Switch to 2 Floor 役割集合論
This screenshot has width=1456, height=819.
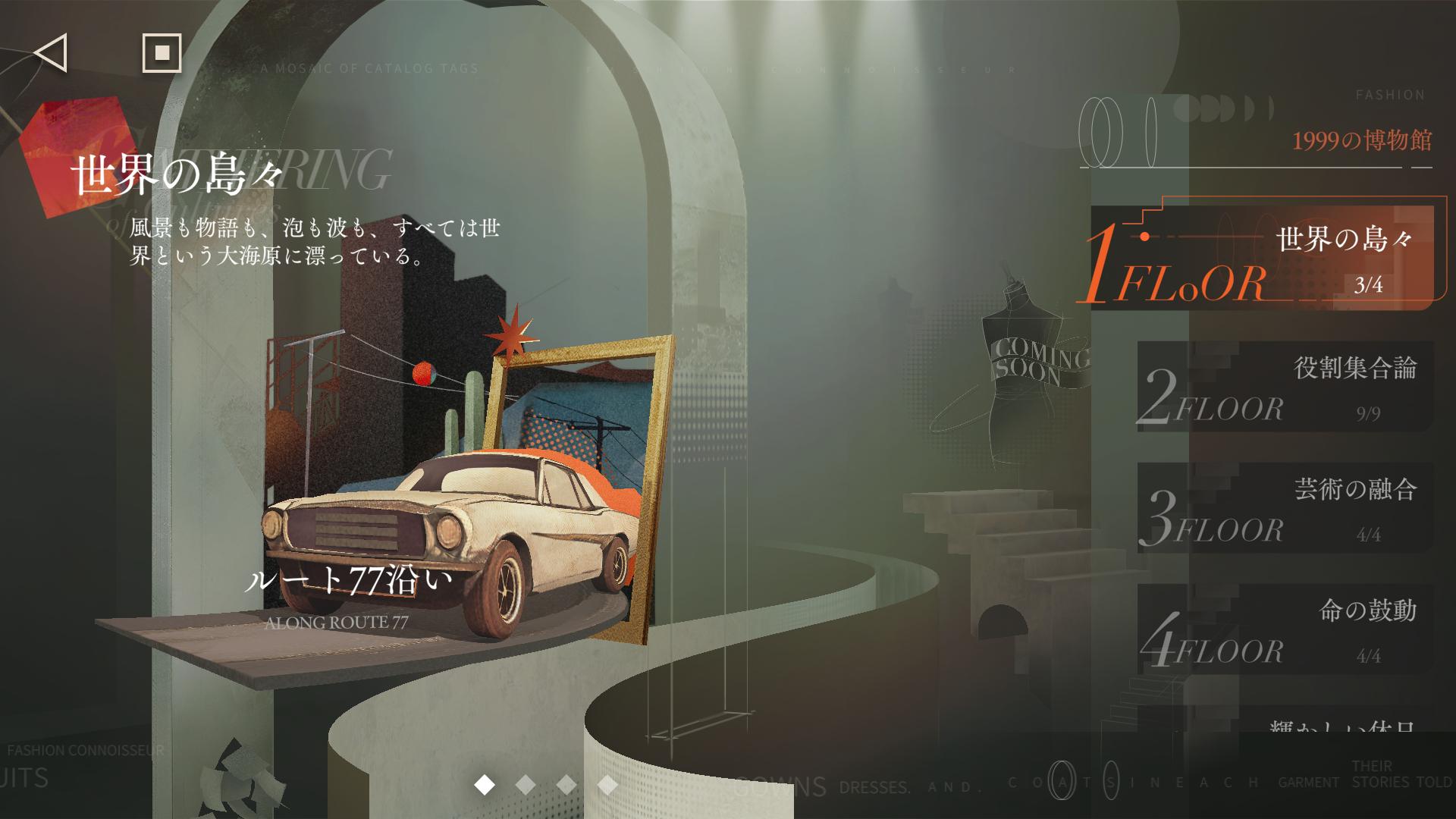pos(1285,388)
